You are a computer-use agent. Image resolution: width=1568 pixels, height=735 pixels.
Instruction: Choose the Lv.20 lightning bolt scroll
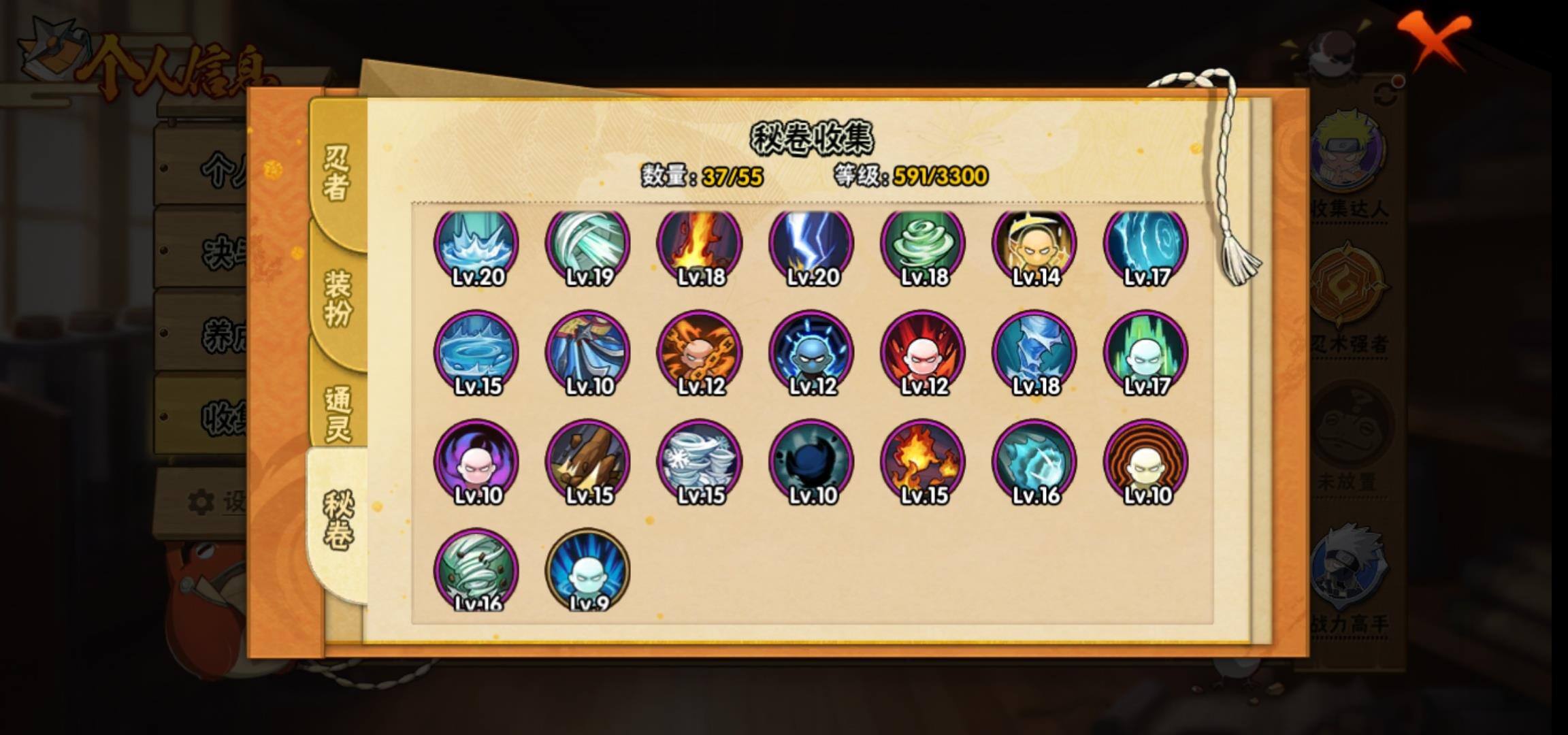coord(811,245)
